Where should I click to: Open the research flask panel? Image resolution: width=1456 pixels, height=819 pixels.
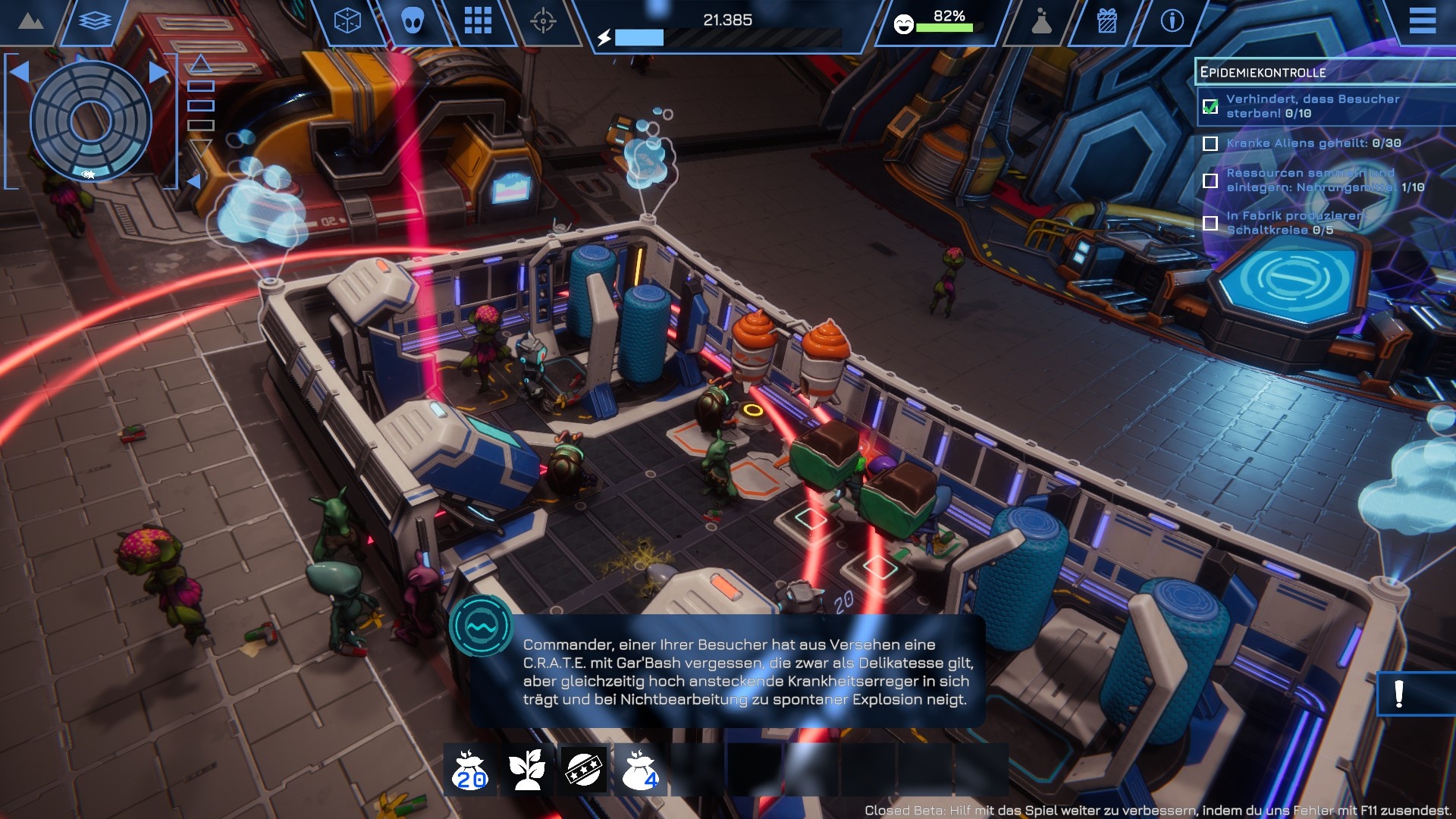tap(1040, 22)
